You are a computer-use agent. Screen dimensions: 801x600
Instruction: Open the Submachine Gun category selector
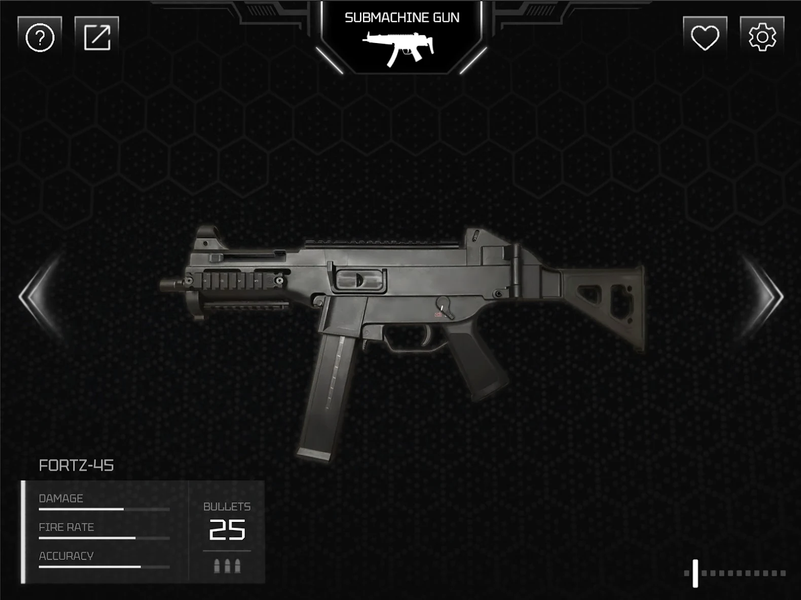pyautogui.click(x=400, y=38)
